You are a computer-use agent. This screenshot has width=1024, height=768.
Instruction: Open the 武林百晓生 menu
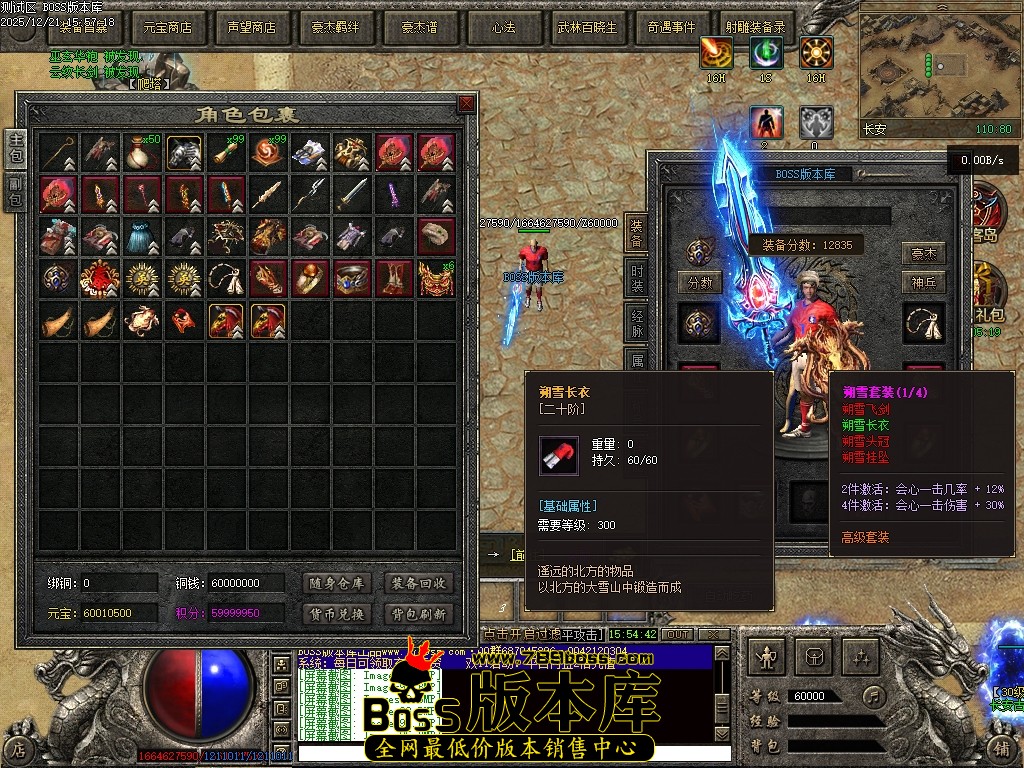[x=587, y=28]
